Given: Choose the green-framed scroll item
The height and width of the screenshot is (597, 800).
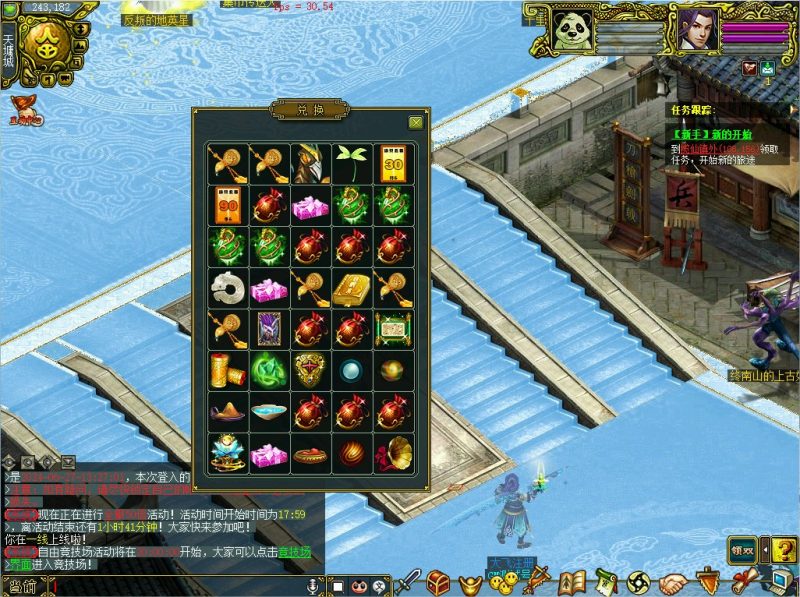Looking at the screenshot, I should pos(392,328).
